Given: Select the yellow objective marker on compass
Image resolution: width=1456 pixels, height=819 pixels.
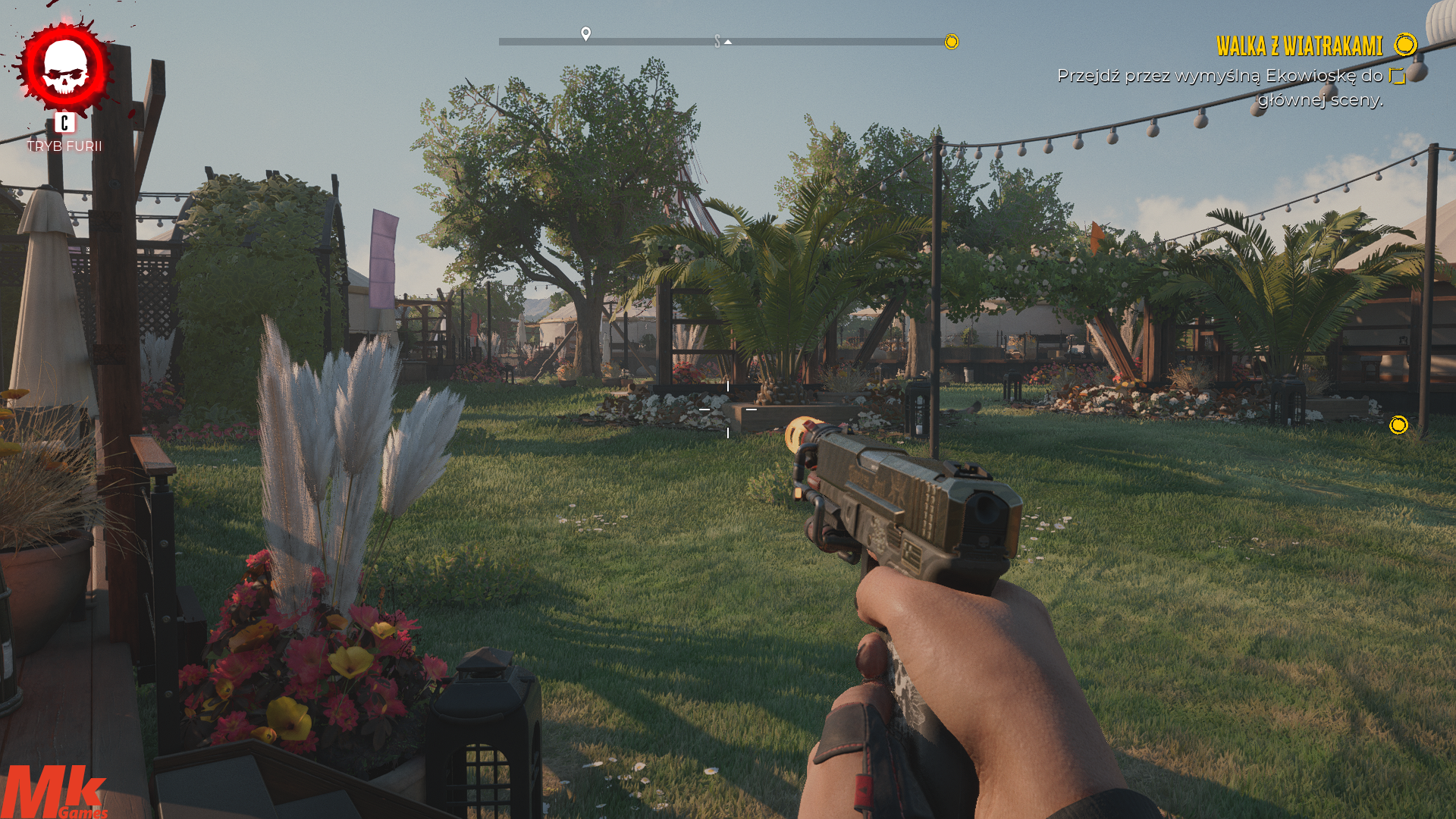Looking at the screenshot, I should 951,42.
